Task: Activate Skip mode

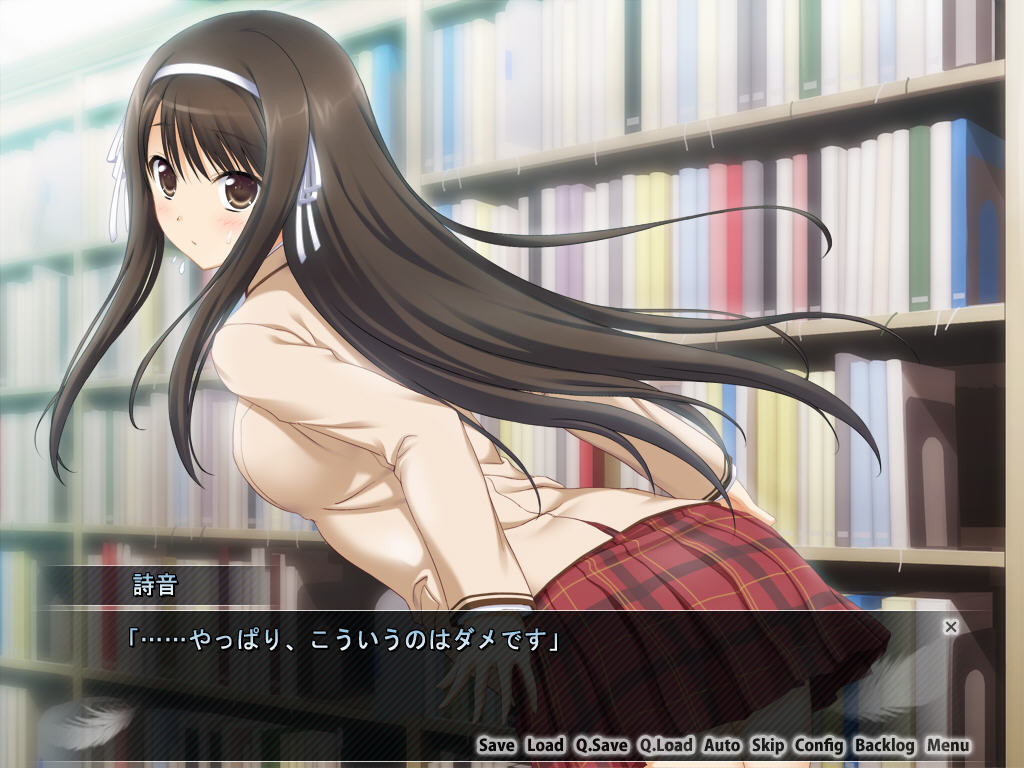Action: [x=767, y=745]
